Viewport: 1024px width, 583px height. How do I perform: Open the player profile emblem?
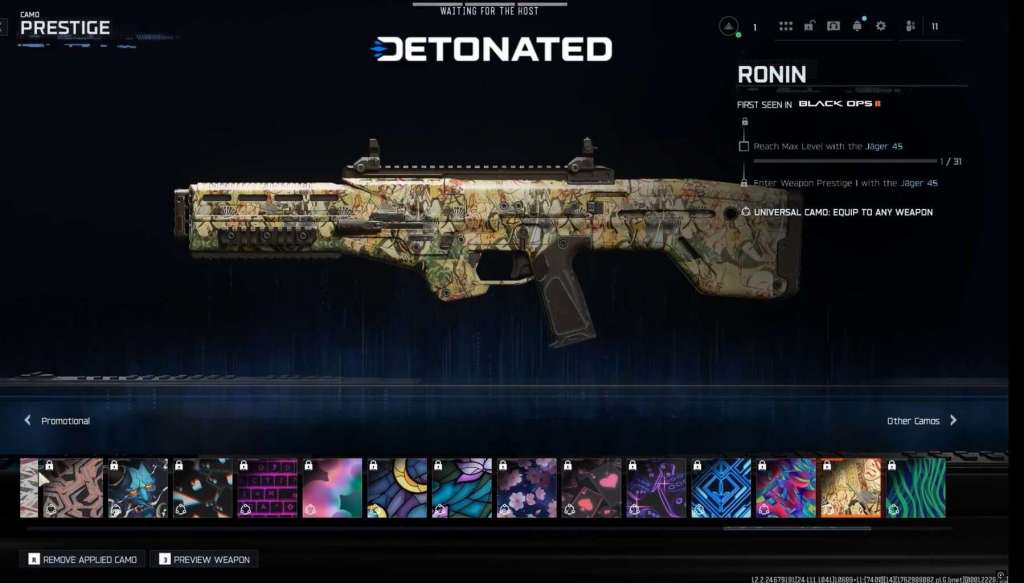click(x=729, y=27)
